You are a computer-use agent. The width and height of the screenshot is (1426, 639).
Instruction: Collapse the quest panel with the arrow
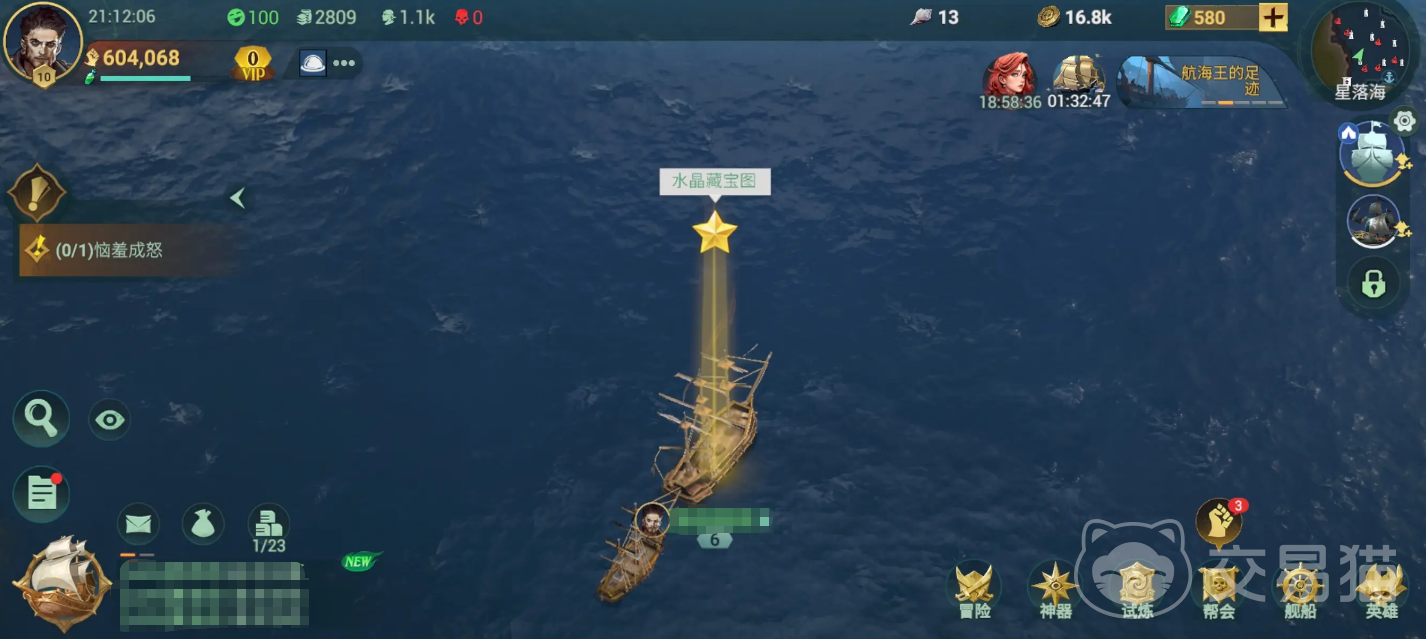click(237, 198)
